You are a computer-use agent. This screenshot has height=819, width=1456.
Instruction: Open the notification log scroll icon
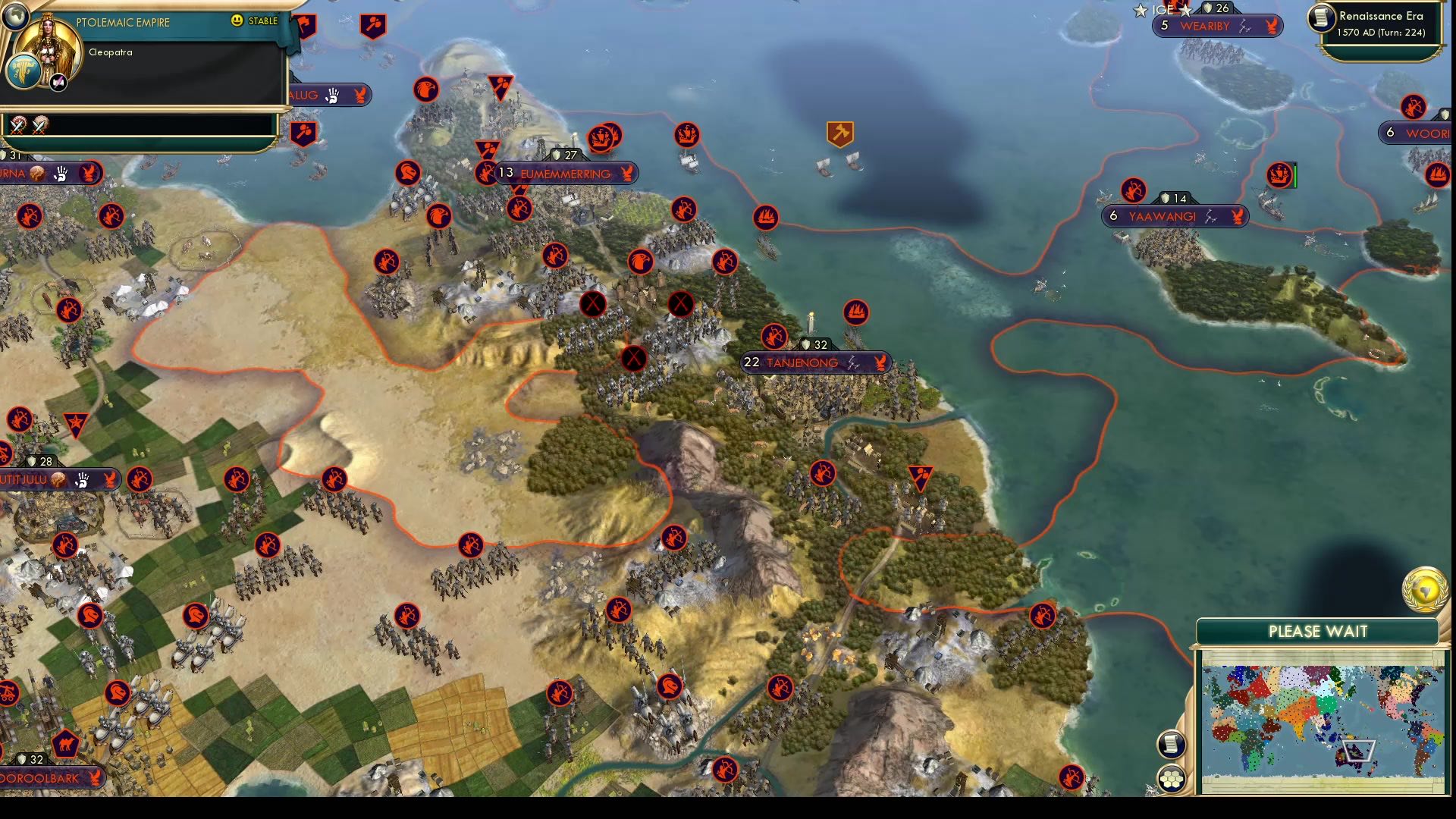(x=1172, y=743)
